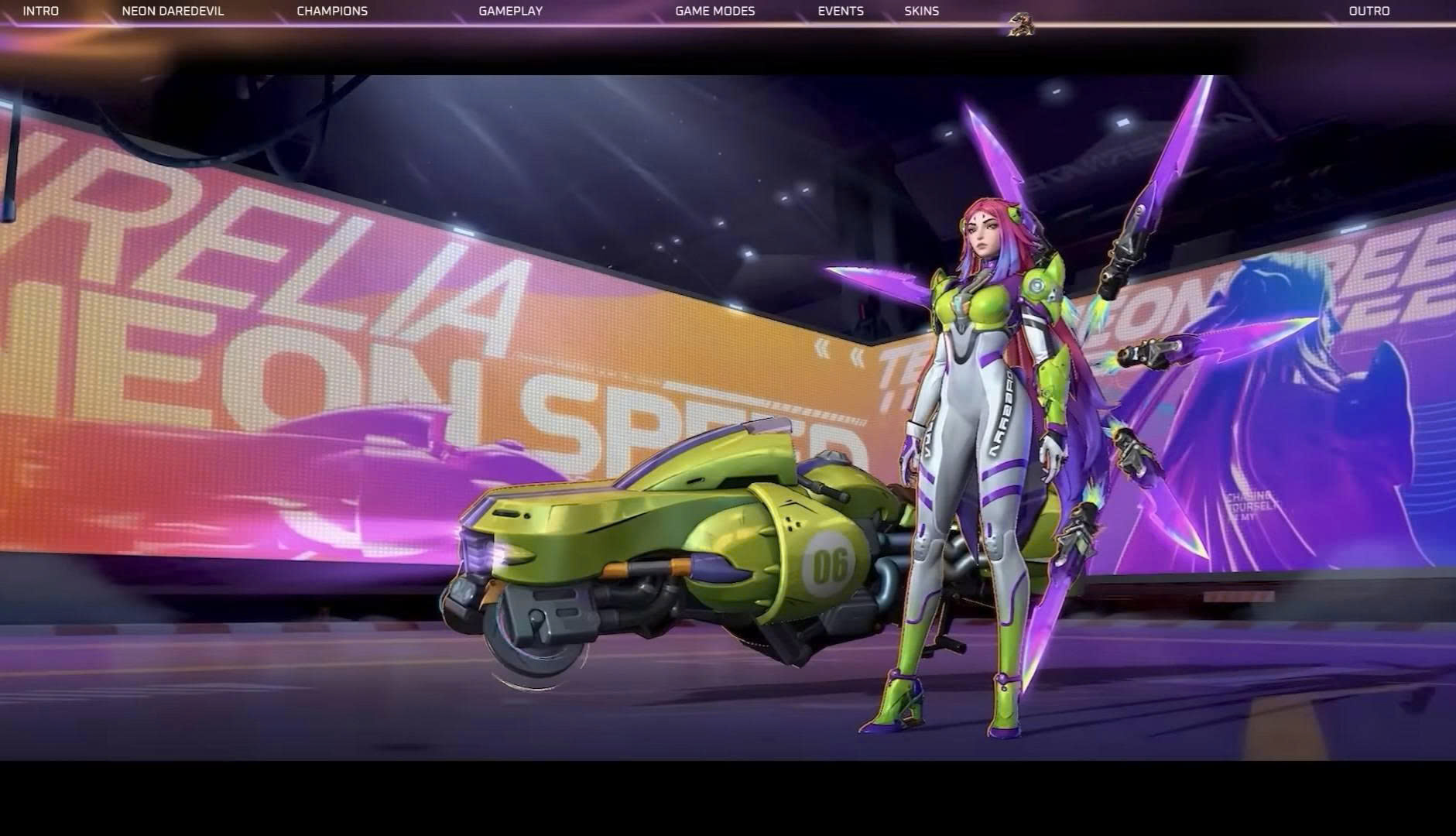The width and height of the screenshot is (1456, 836).
Task: Go to the CHAMPIONS section
Action: coord(332,11)
